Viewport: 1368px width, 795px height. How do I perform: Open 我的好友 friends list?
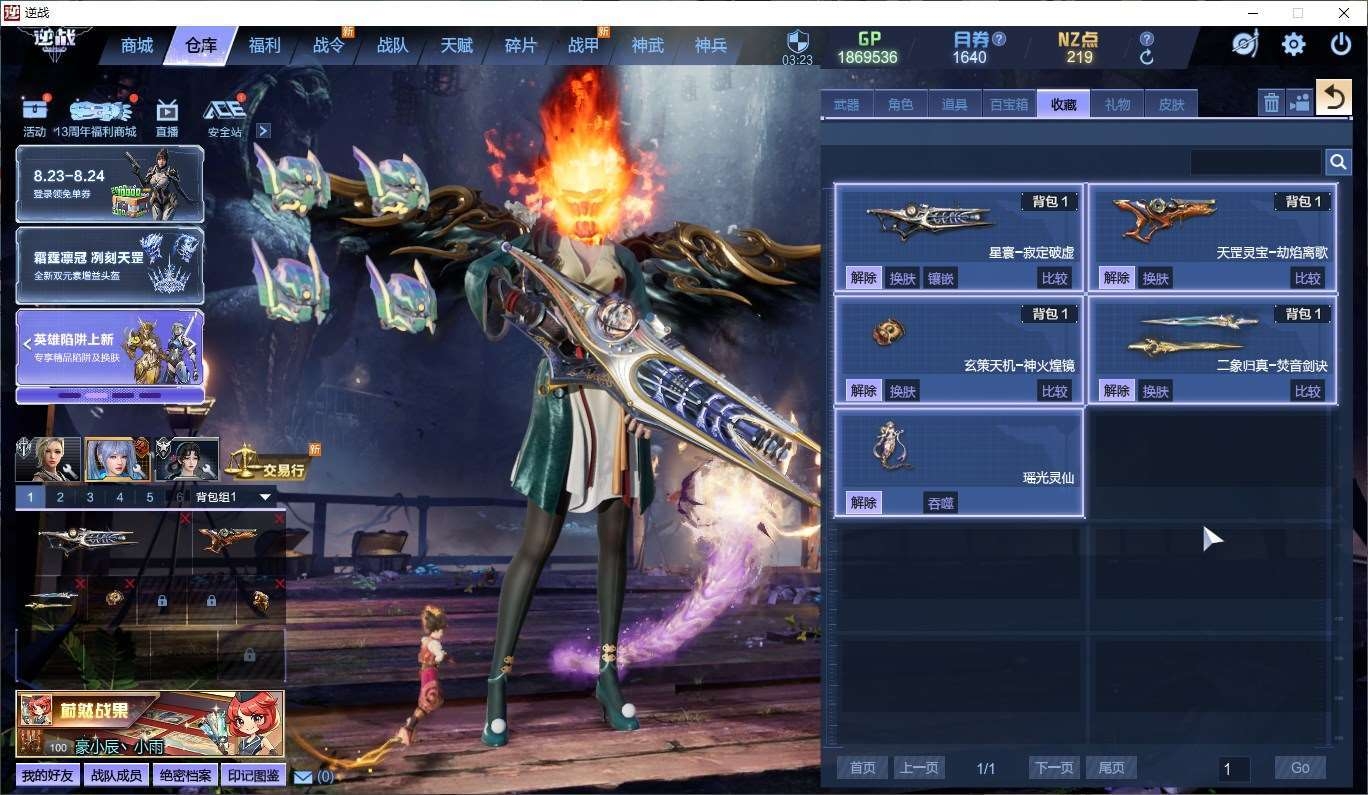(47, 775)
